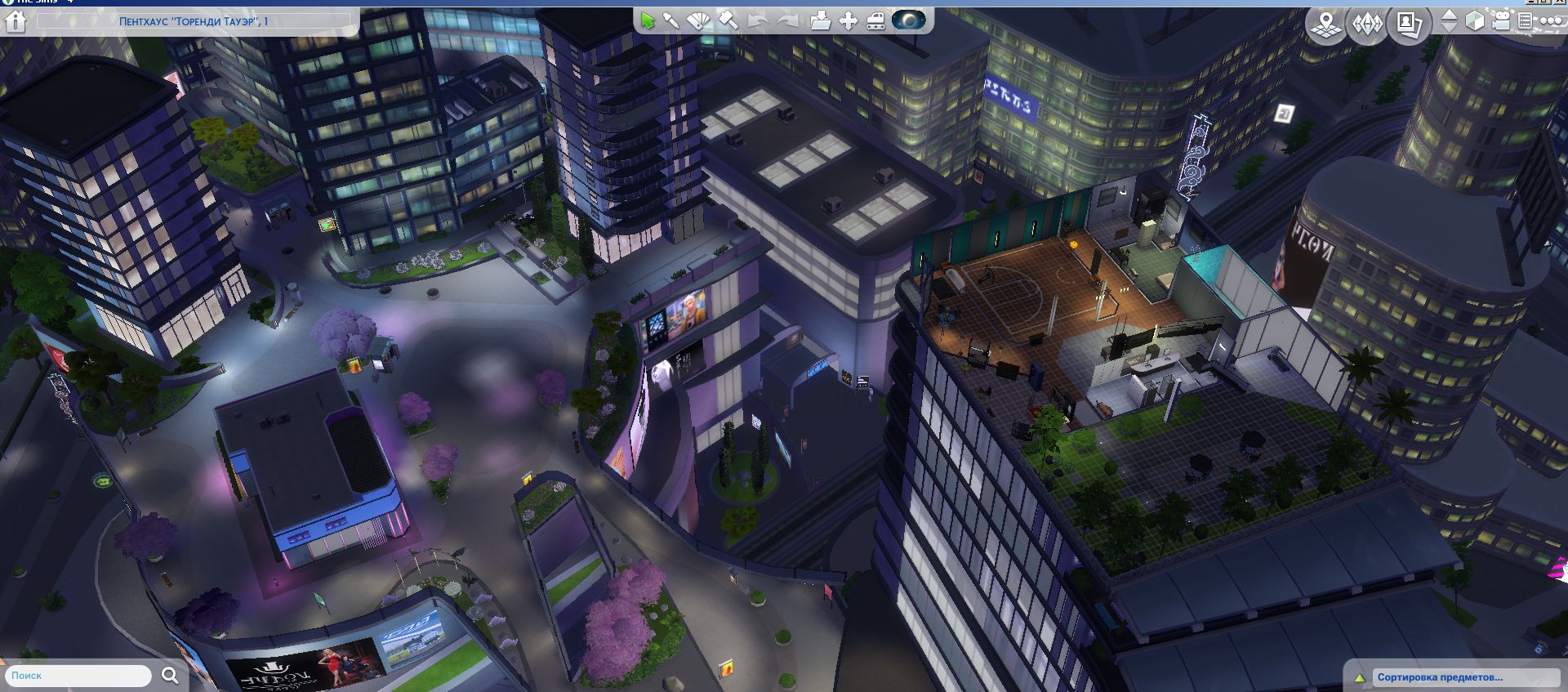Screen dimensions: 1568x692
Task: Click the search field labeled 'Поиск'
Action: 78,676
